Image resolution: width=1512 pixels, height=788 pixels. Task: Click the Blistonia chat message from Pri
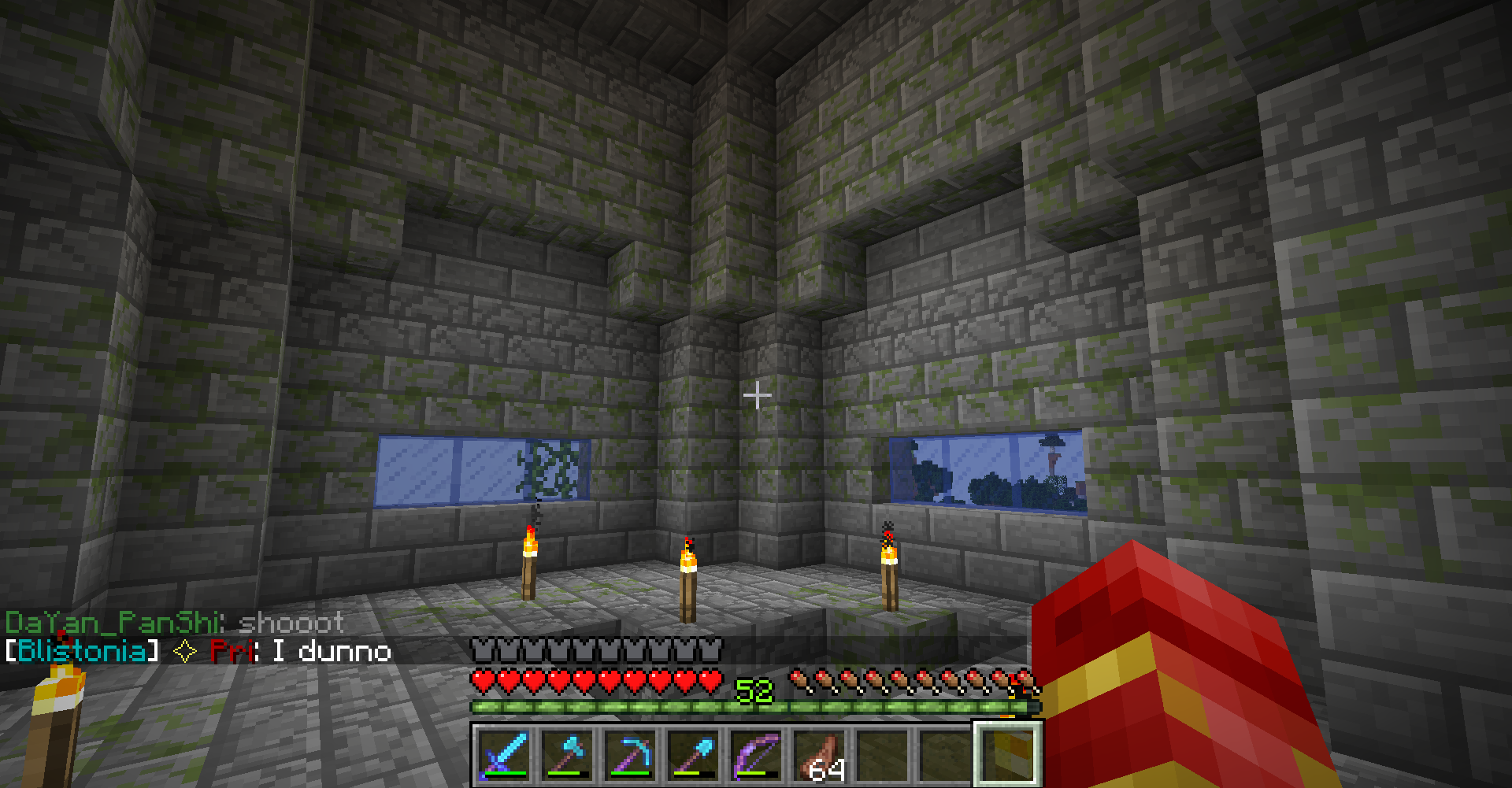[198, 652]
